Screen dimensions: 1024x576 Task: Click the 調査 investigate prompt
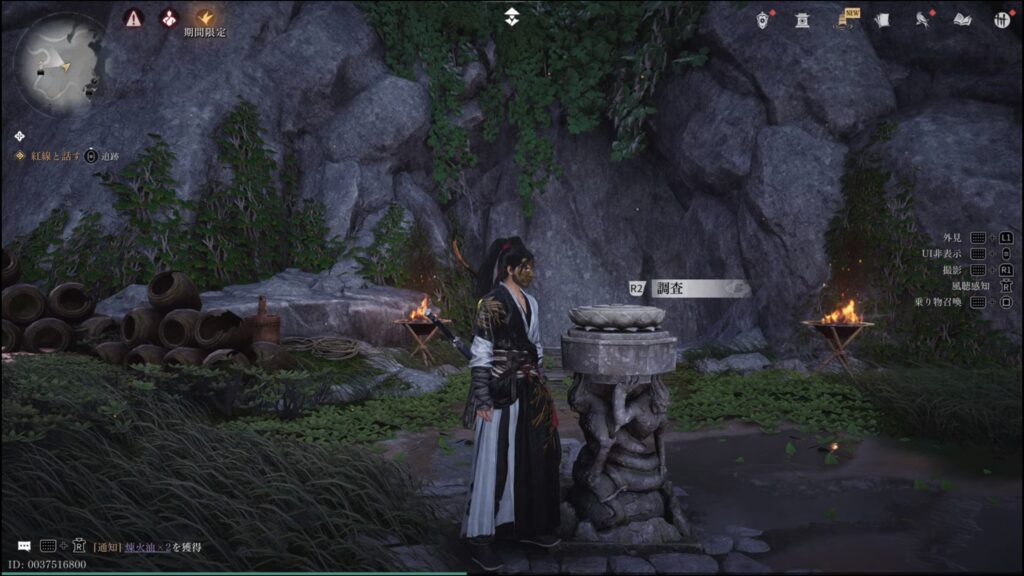pos(690,288)
